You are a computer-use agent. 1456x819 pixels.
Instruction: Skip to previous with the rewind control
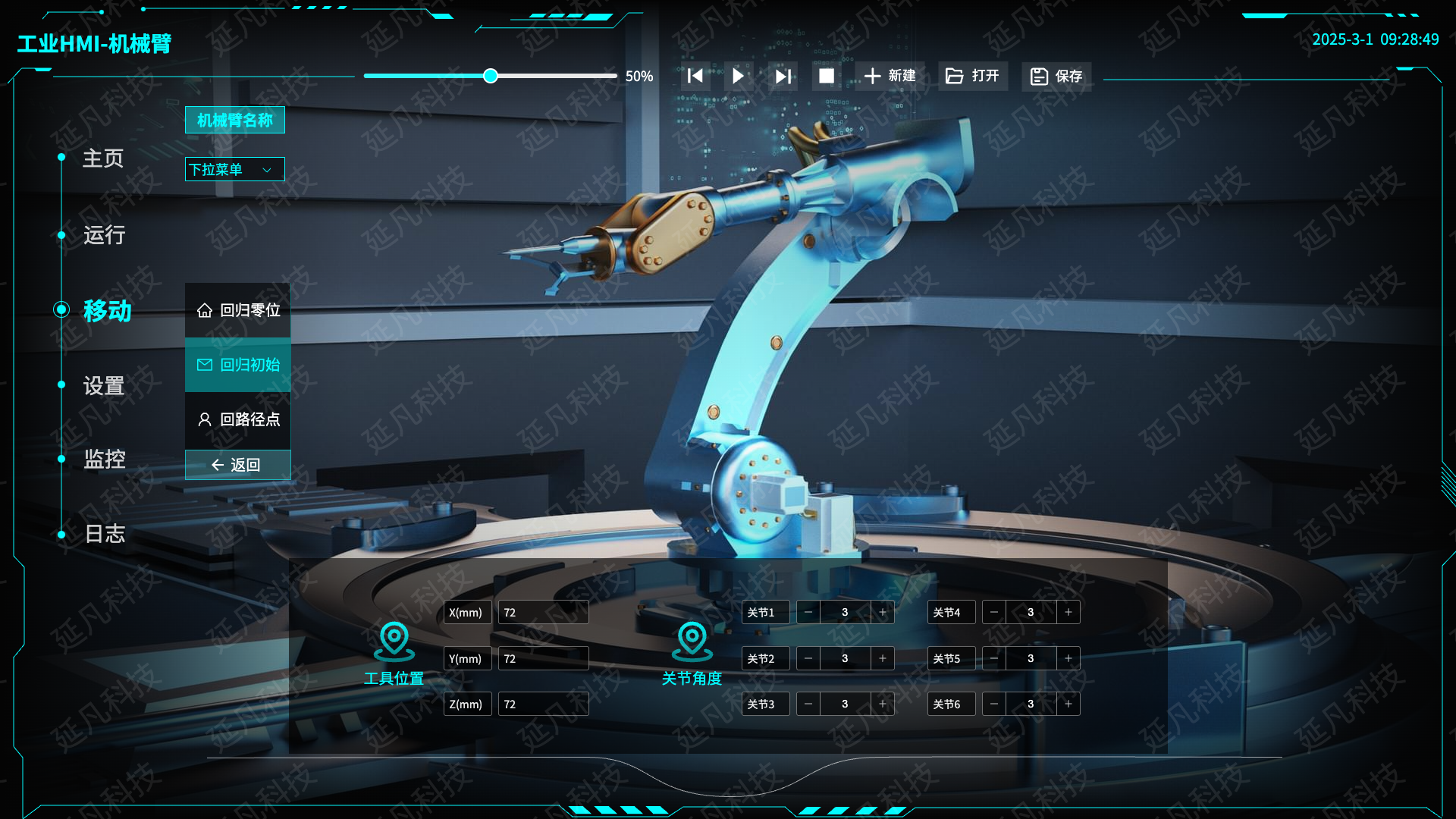(x=695, y=76)
